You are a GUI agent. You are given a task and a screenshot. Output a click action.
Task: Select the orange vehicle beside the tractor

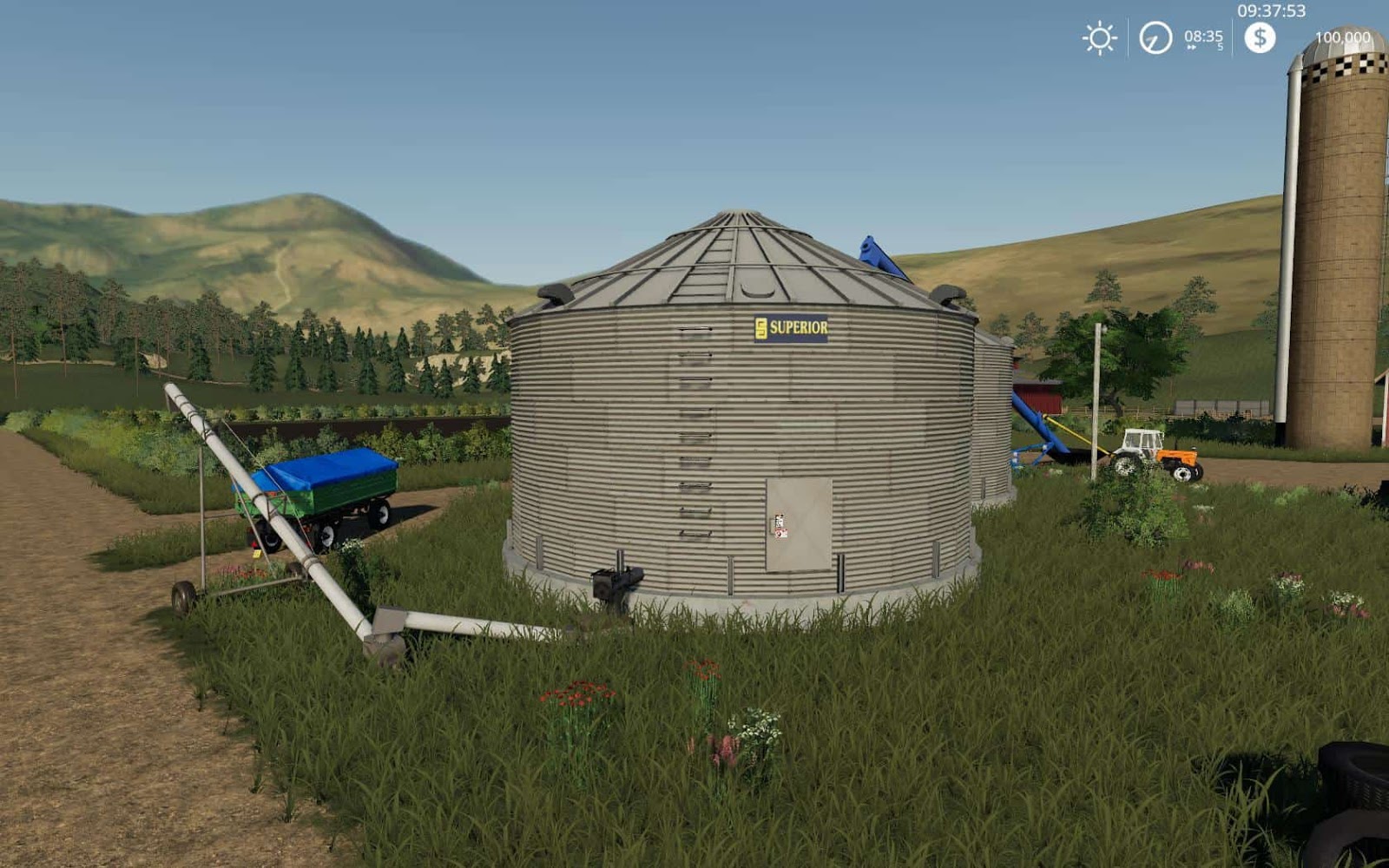click(x=1177, y=456)
